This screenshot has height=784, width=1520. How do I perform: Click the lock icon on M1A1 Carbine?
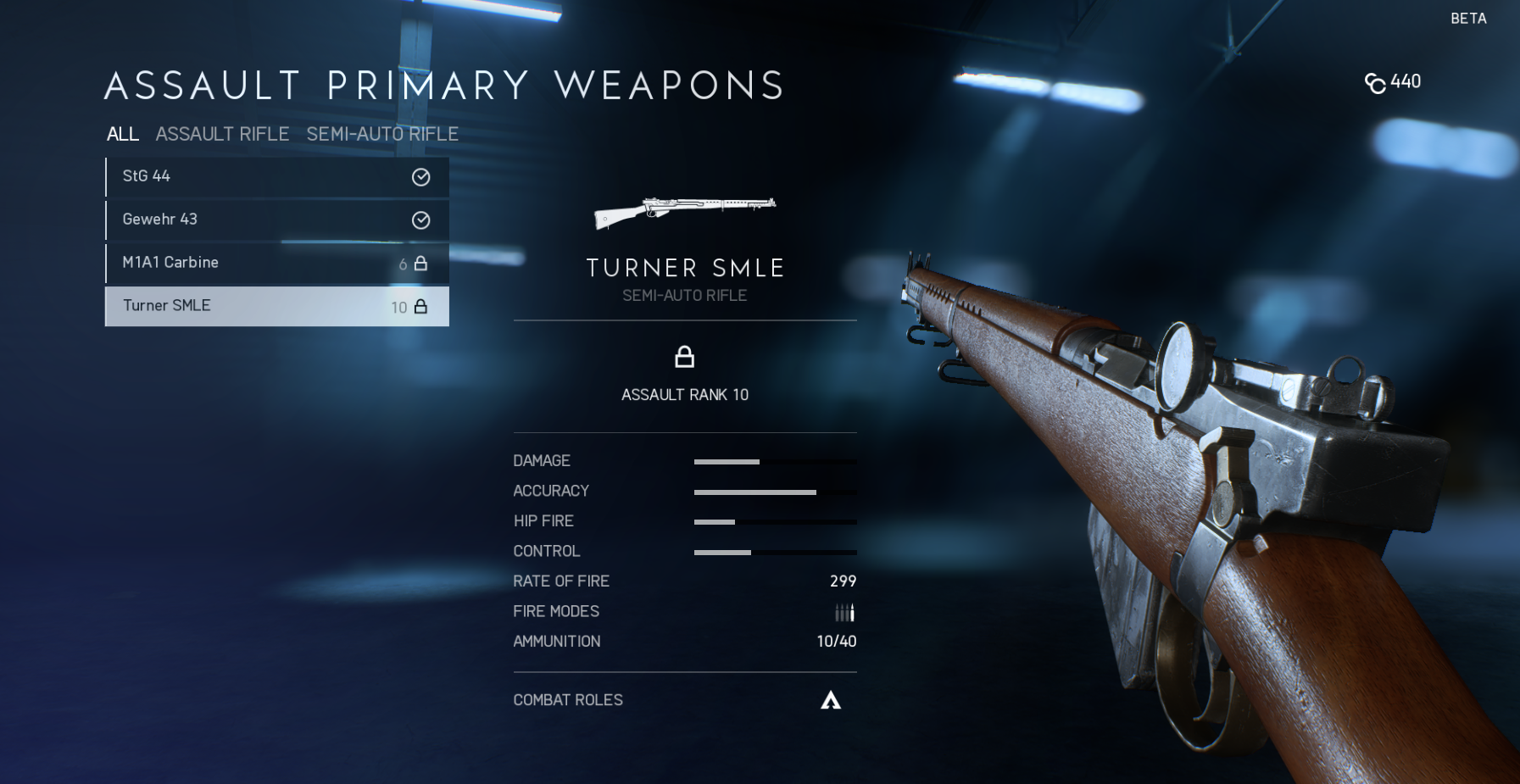420,263
